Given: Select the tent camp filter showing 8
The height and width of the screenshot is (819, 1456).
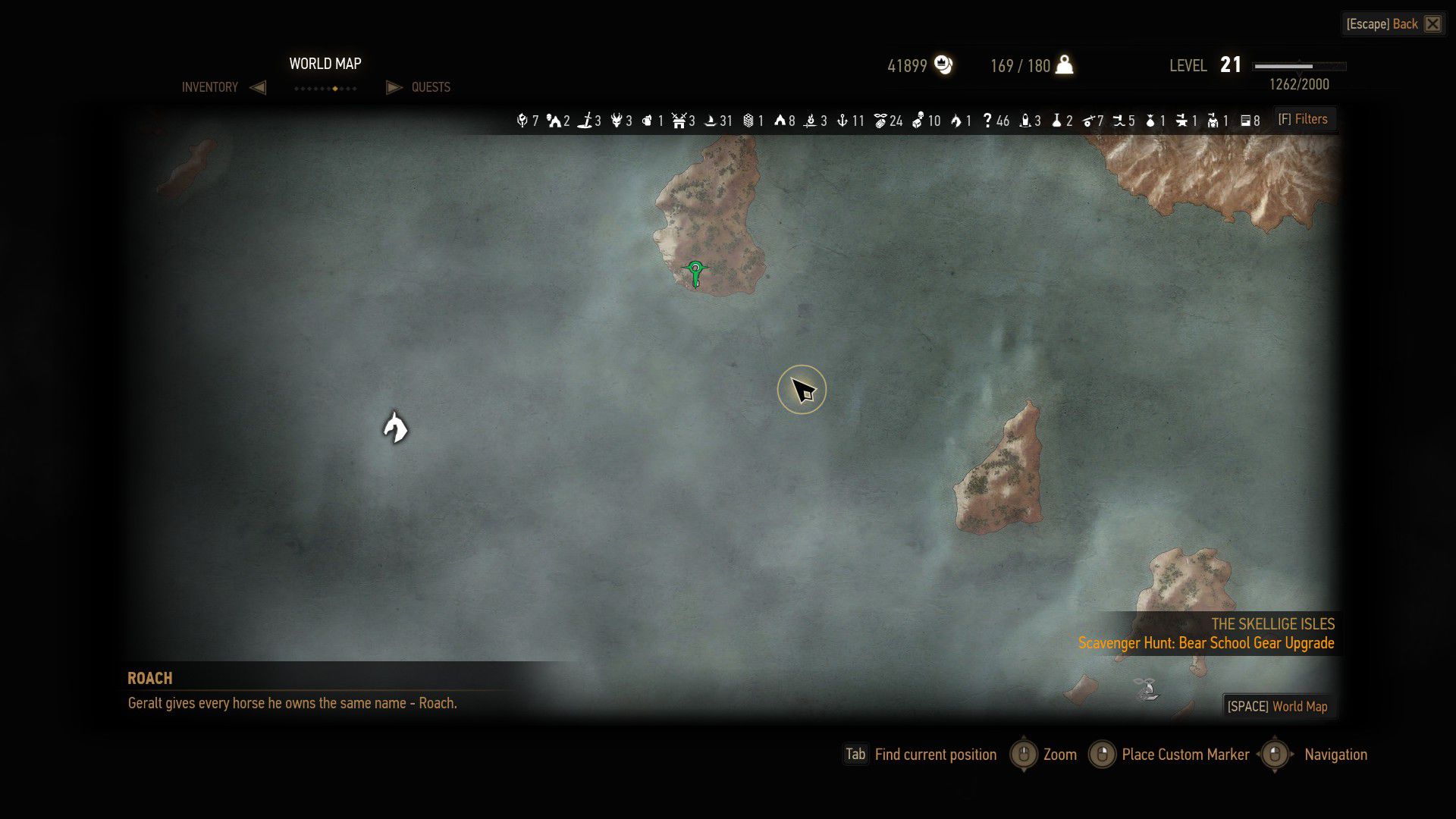Looking at the screenshot, I should [x=779, y=121].
